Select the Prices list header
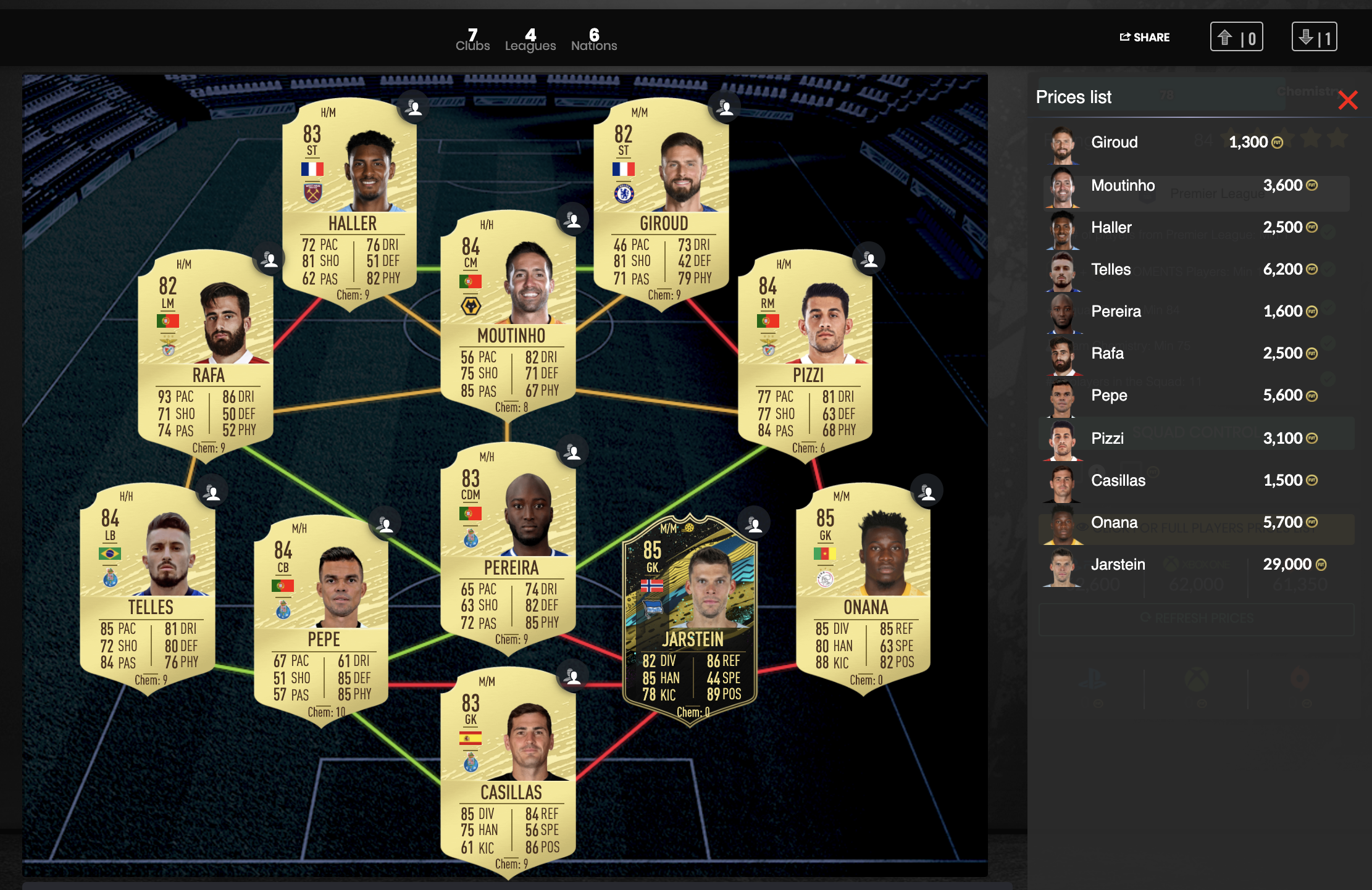The height and width of the screenshot is (890, 1372). point(1073,97)
